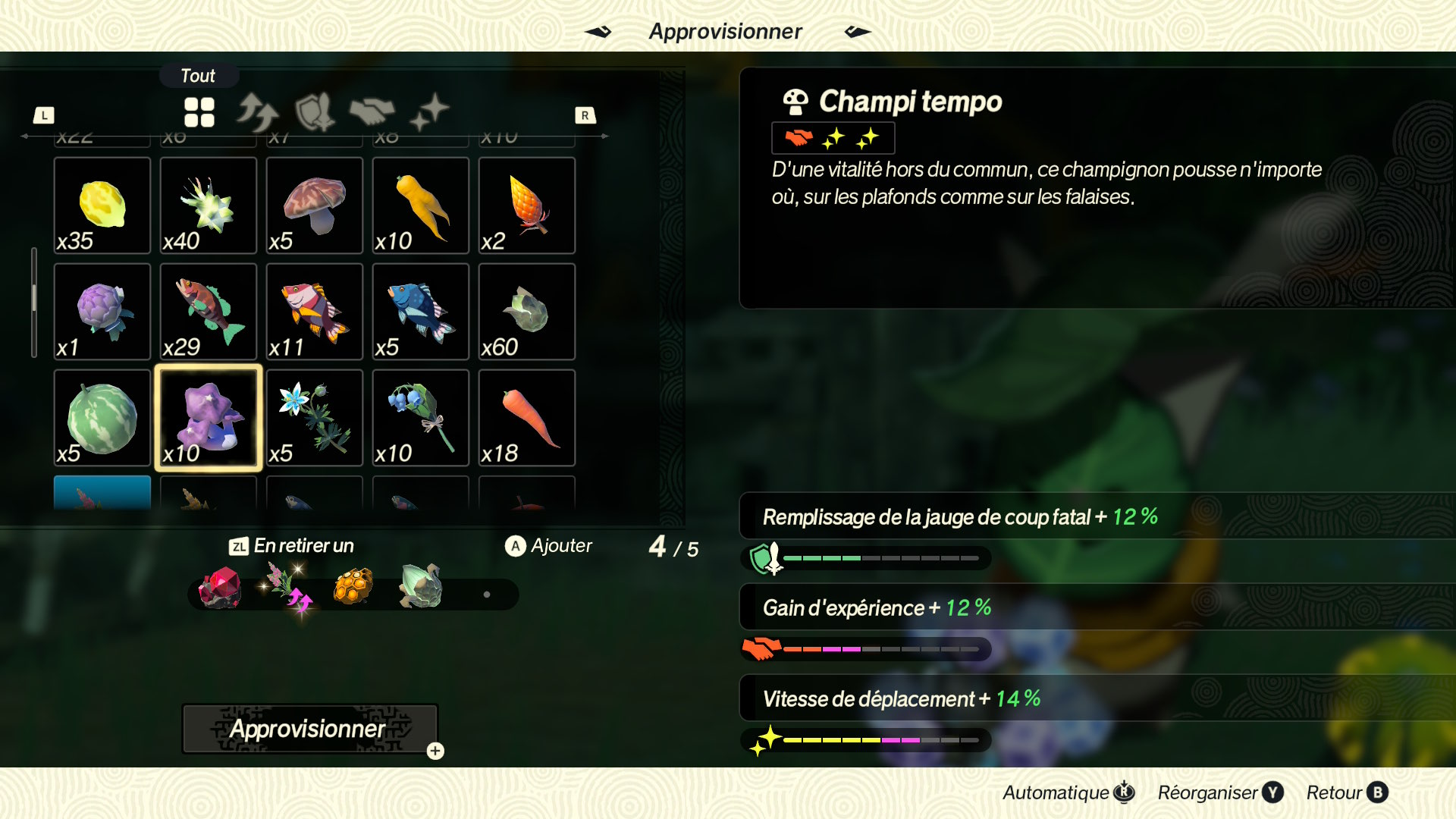Viewport: 1456px width, 819px height.
Task: Switch to the handshake category tab
Action: 372,112
